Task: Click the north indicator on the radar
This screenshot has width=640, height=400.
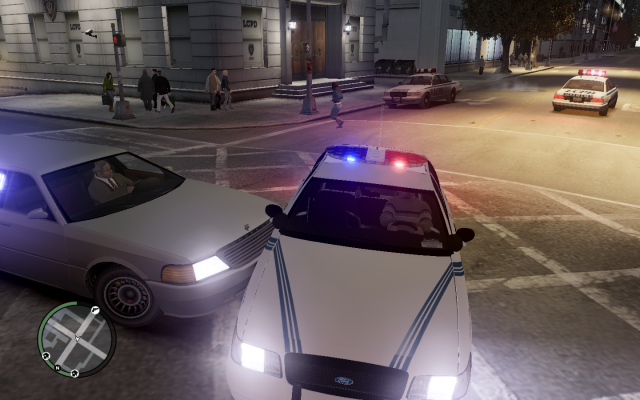Action: (x=58, y=368)
